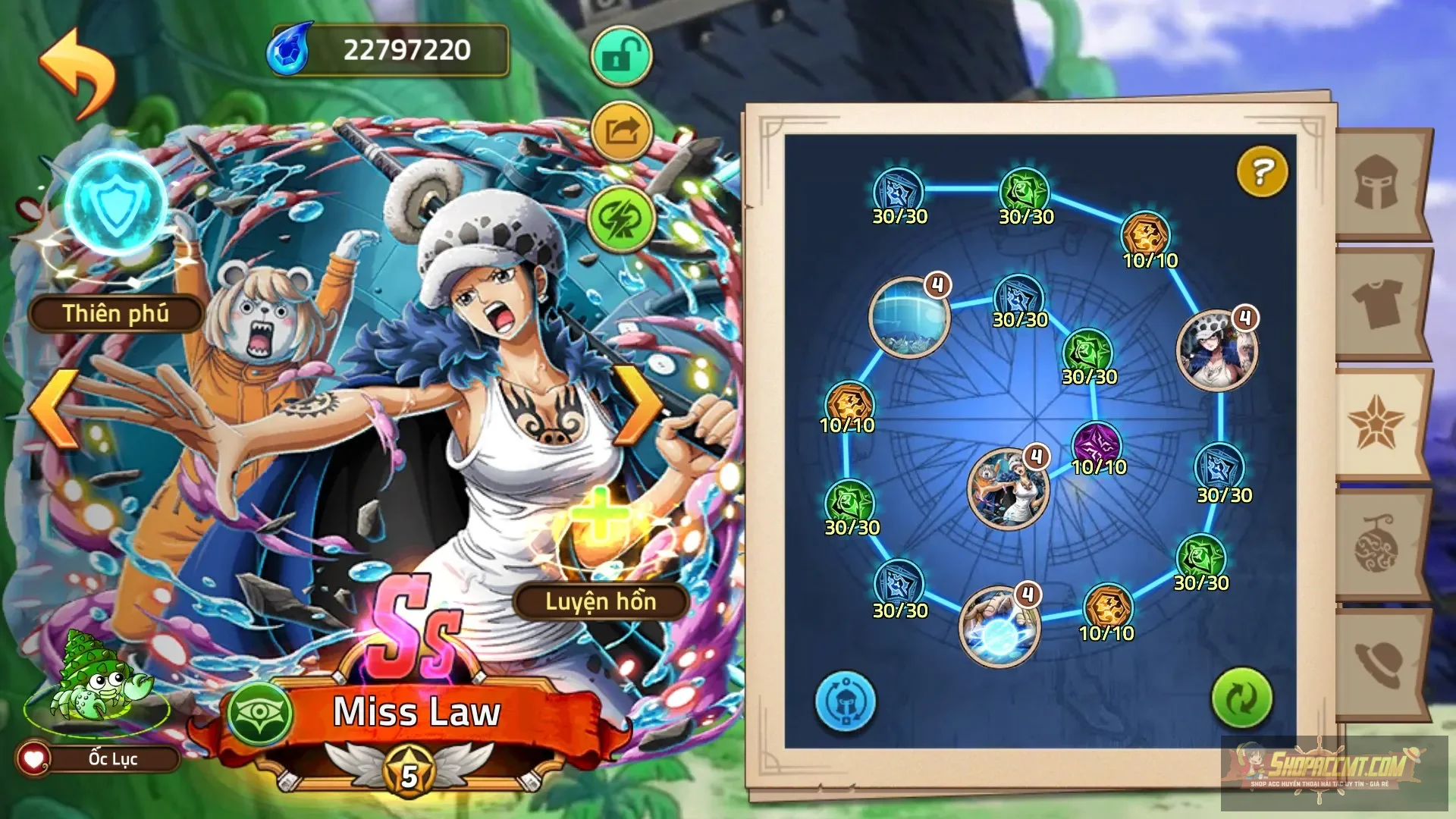Open the share icon below the padlock
Image resolution: width=1456 pixels, height=819 pixels.
[x=620, y=129]
